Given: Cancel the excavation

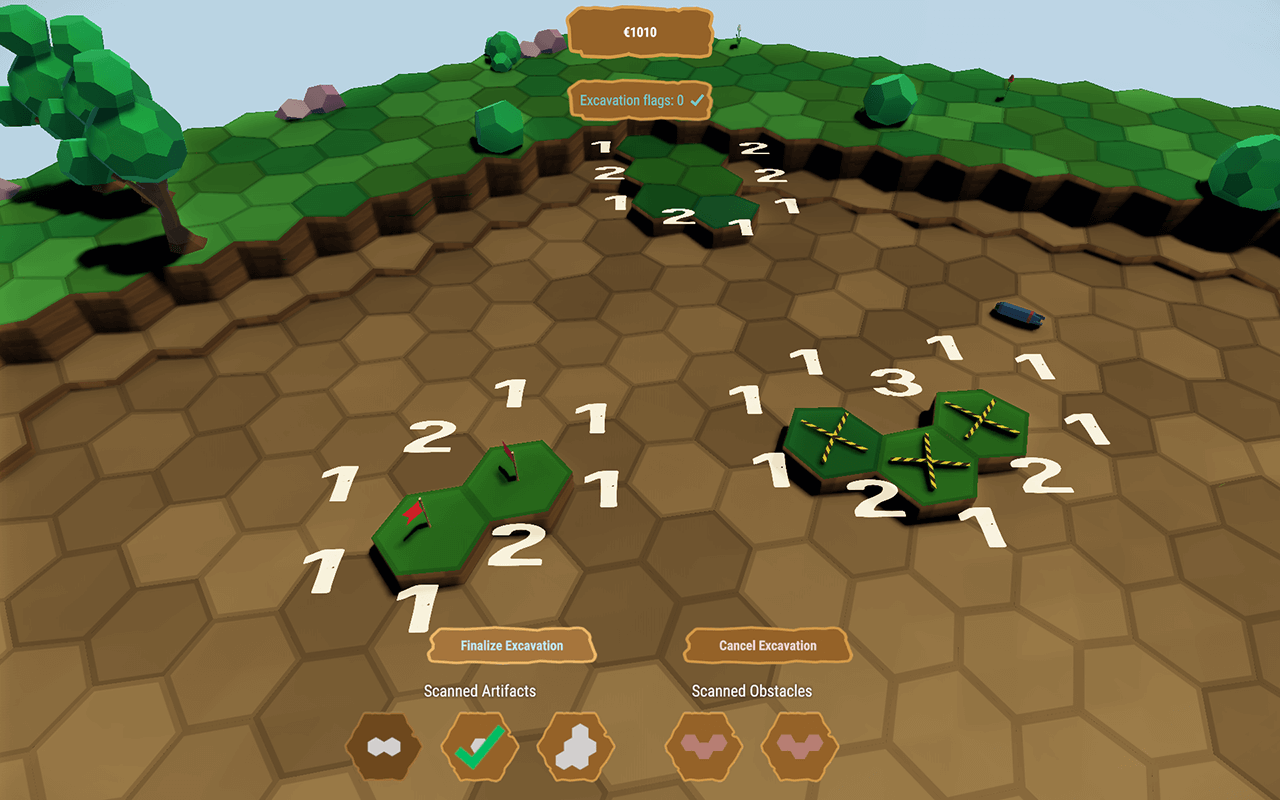Looking at the screenshot, I should (x=767, y=646).
